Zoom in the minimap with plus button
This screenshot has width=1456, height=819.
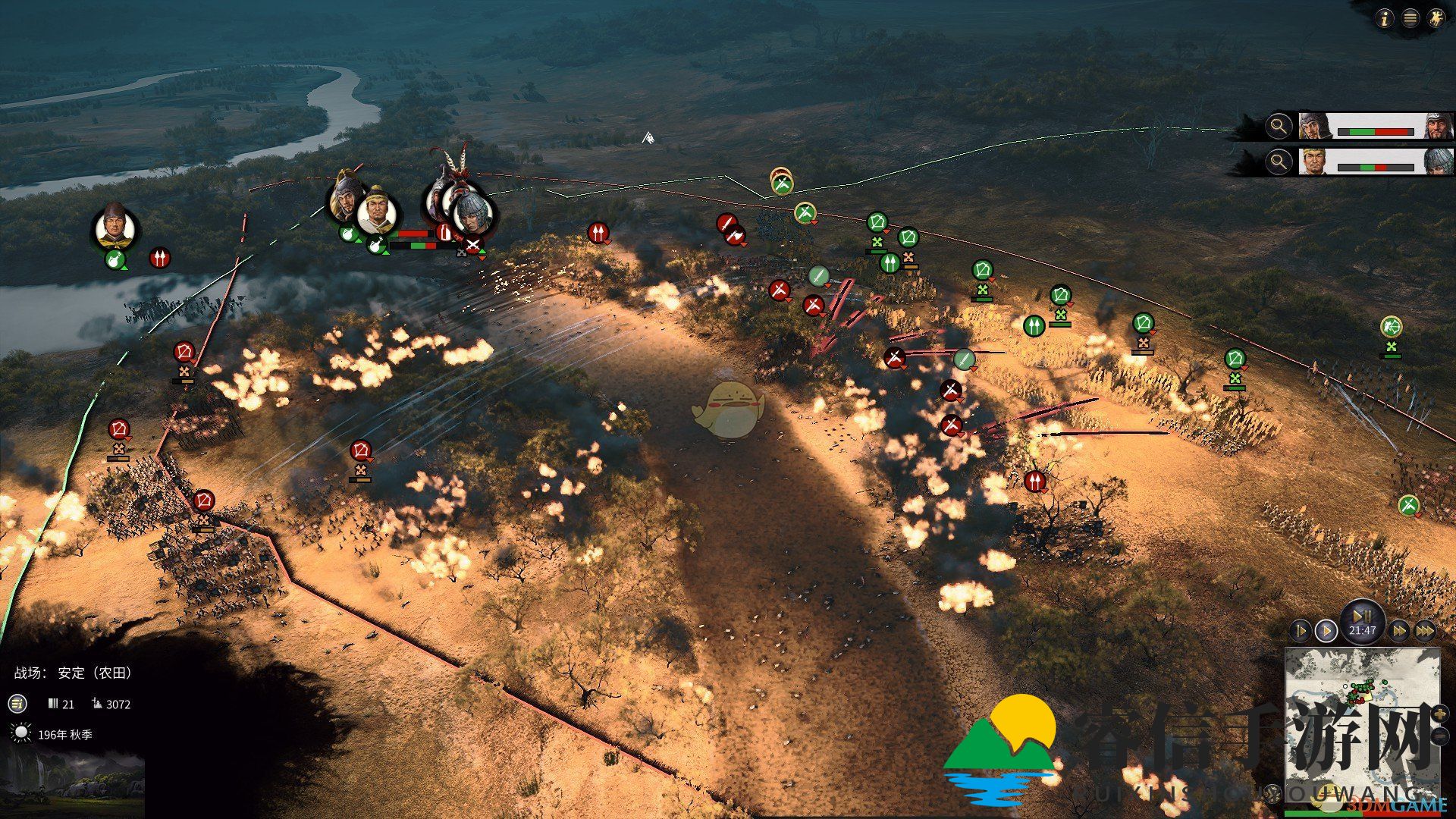pos(1439,714)
